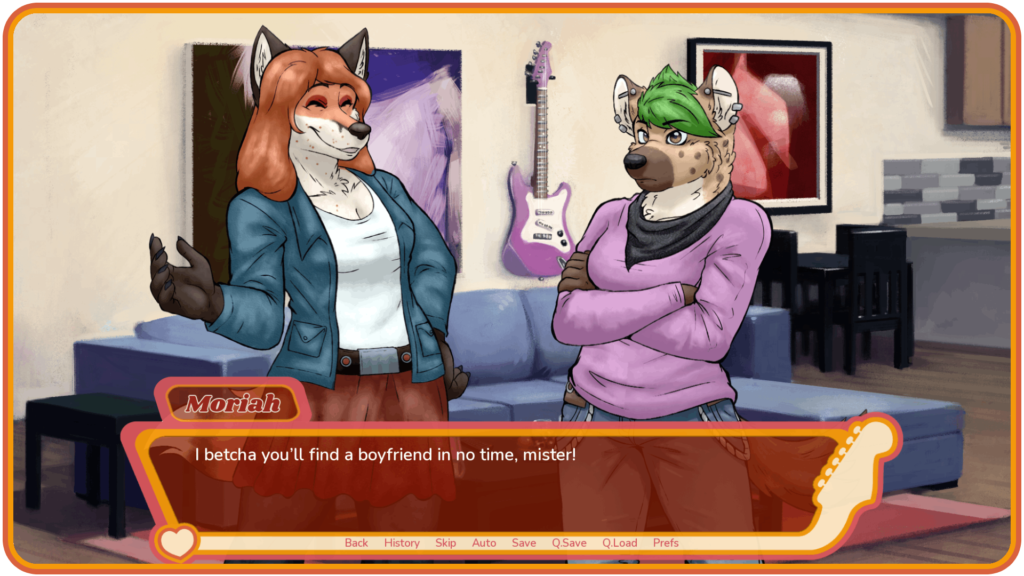The height and width of the screenshot is (576, 1024).
Task: Quick load with Q.Load
Action: (x=619, y=543)
